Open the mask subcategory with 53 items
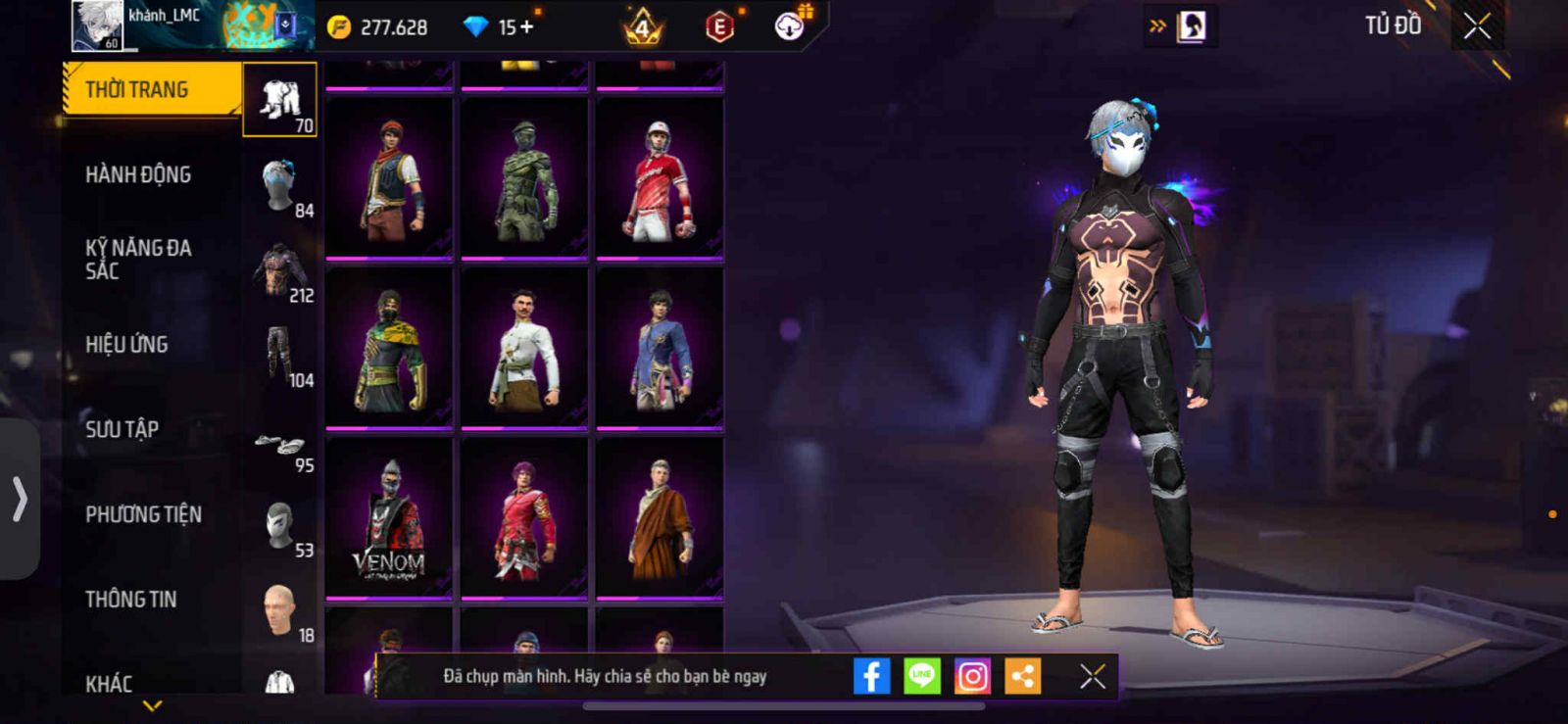The image size is (1568, 724). [280, 528]
